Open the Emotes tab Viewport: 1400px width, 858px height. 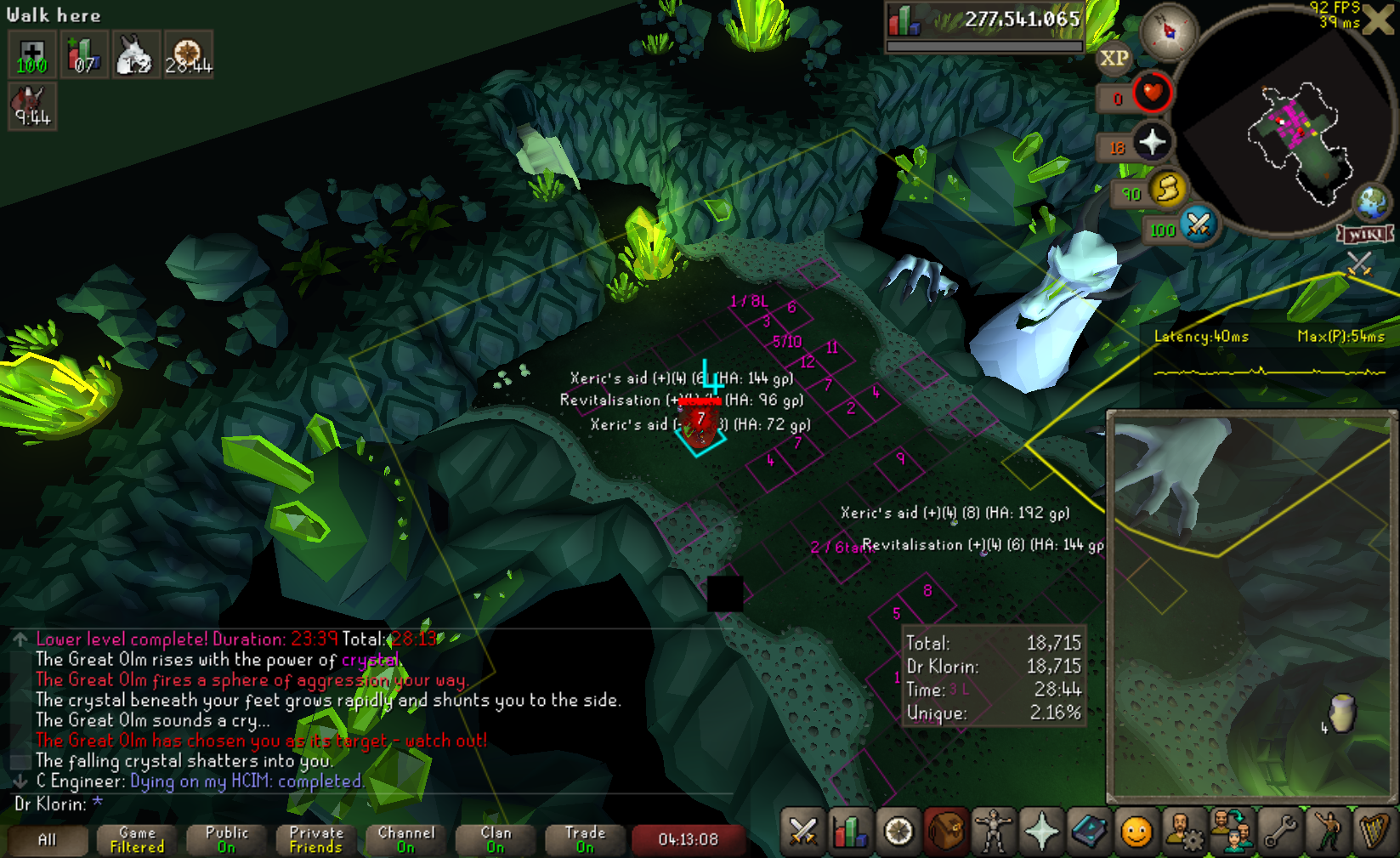1328,831
